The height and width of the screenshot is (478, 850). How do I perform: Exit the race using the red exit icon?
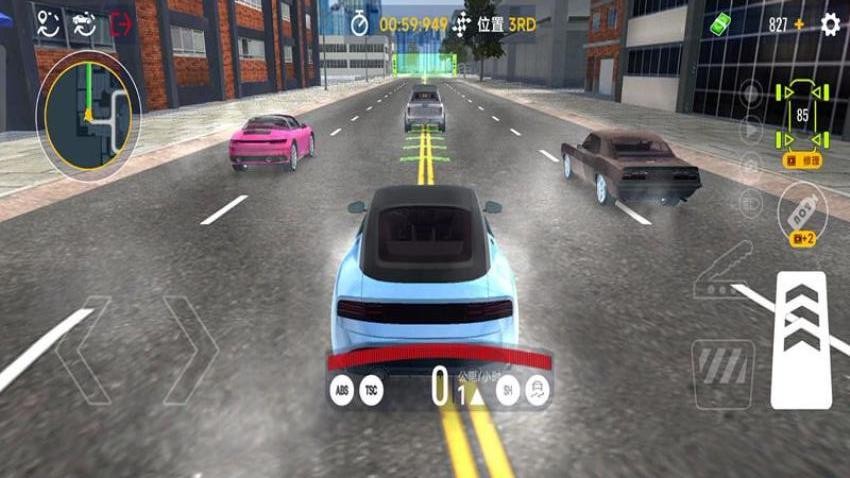pos(122,25)
